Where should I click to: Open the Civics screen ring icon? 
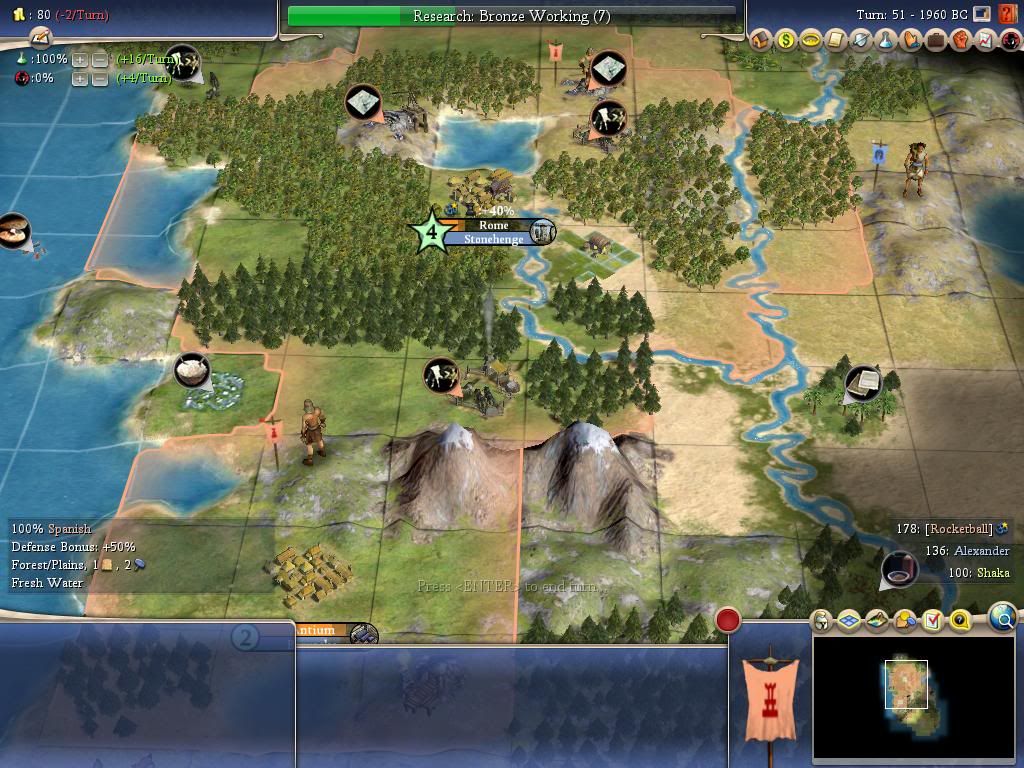[x=811, y=40]
